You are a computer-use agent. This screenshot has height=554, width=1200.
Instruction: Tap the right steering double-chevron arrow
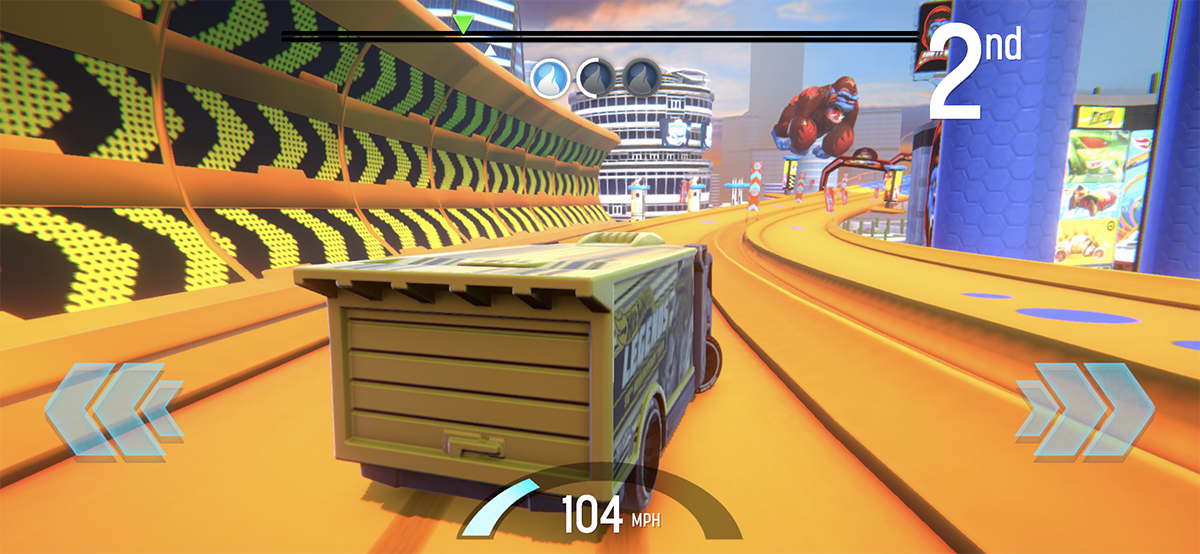point(1085,411)
